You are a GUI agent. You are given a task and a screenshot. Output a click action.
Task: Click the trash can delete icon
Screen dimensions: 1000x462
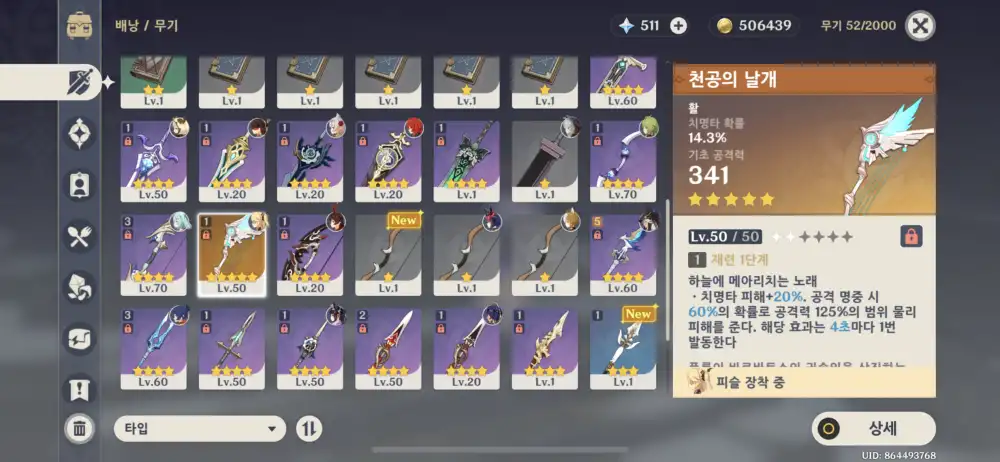click(x=79, y=429)
